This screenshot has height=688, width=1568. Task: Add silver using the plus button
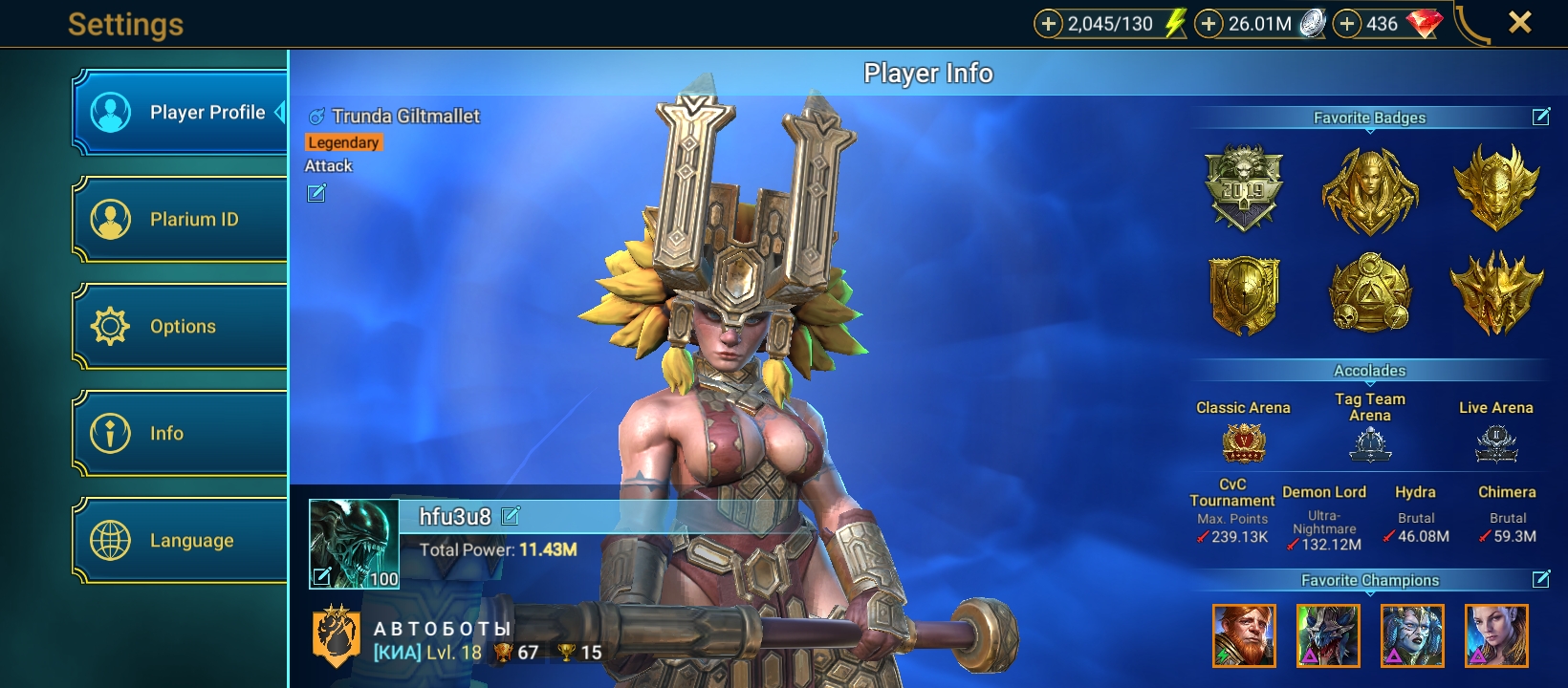1209,24
